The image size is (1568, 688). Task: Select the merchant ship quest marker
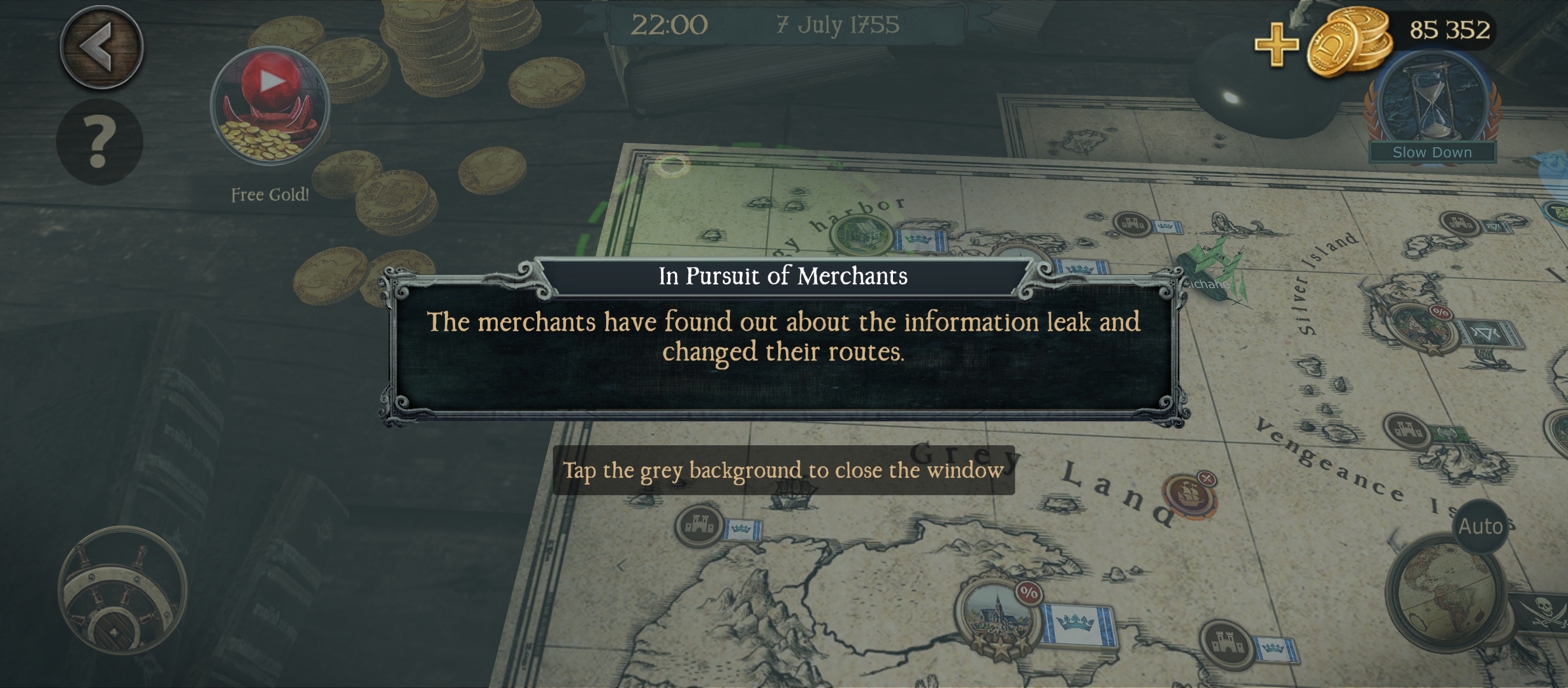[x=1189, y=495]
